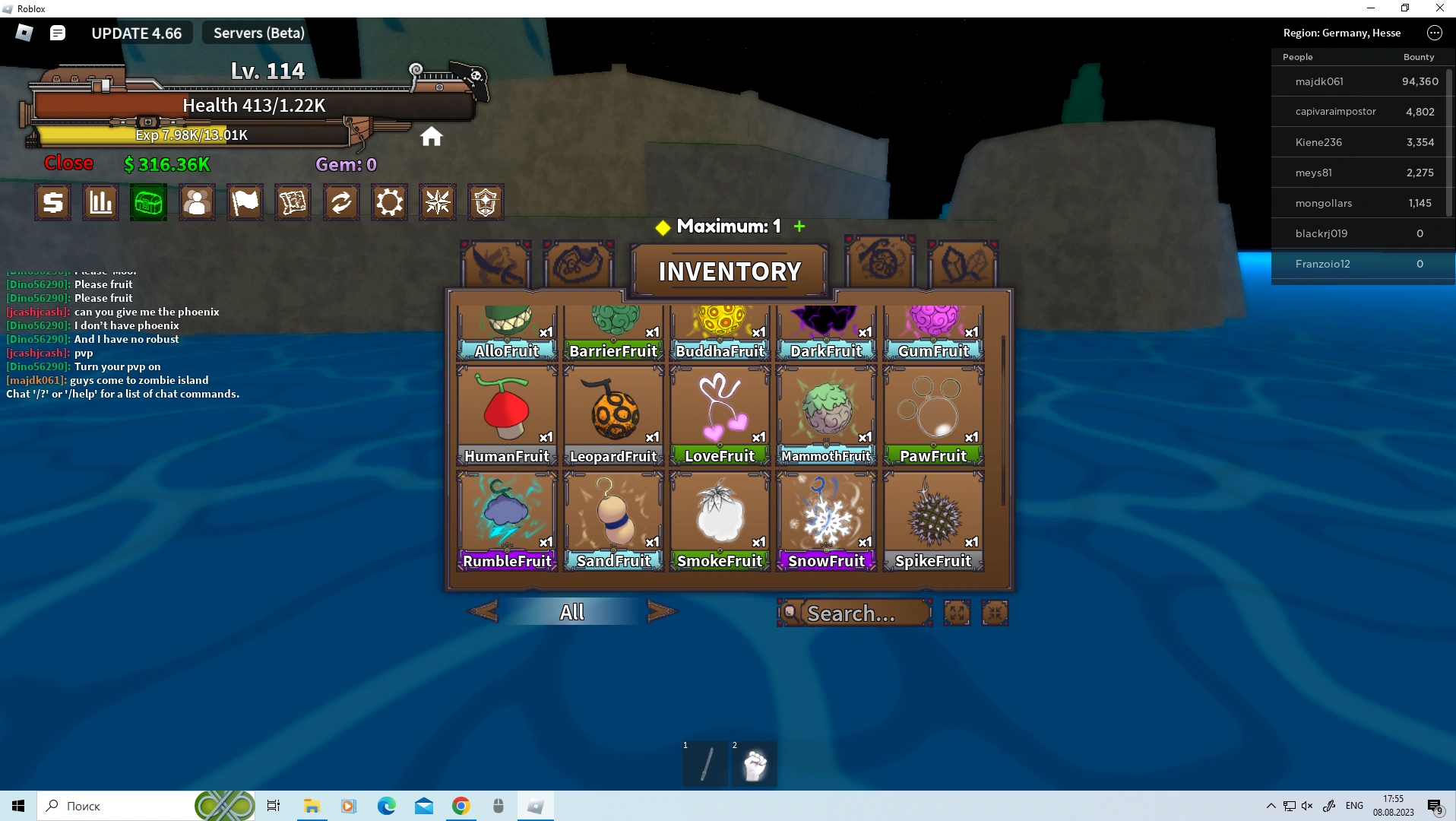The image size is (1456, 821).
Task: Select the flag icon in the toolbar
Action: click(245, 202)
